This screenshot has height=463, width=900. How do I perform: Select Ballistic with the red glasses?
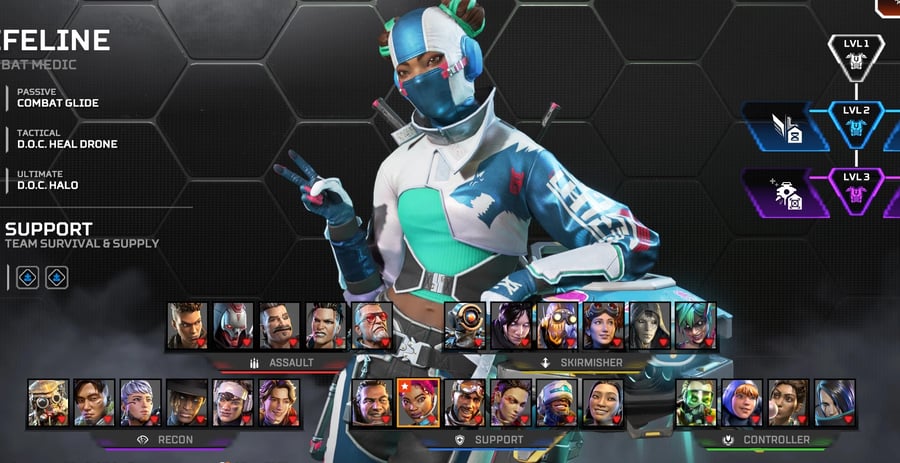(371, 325)
